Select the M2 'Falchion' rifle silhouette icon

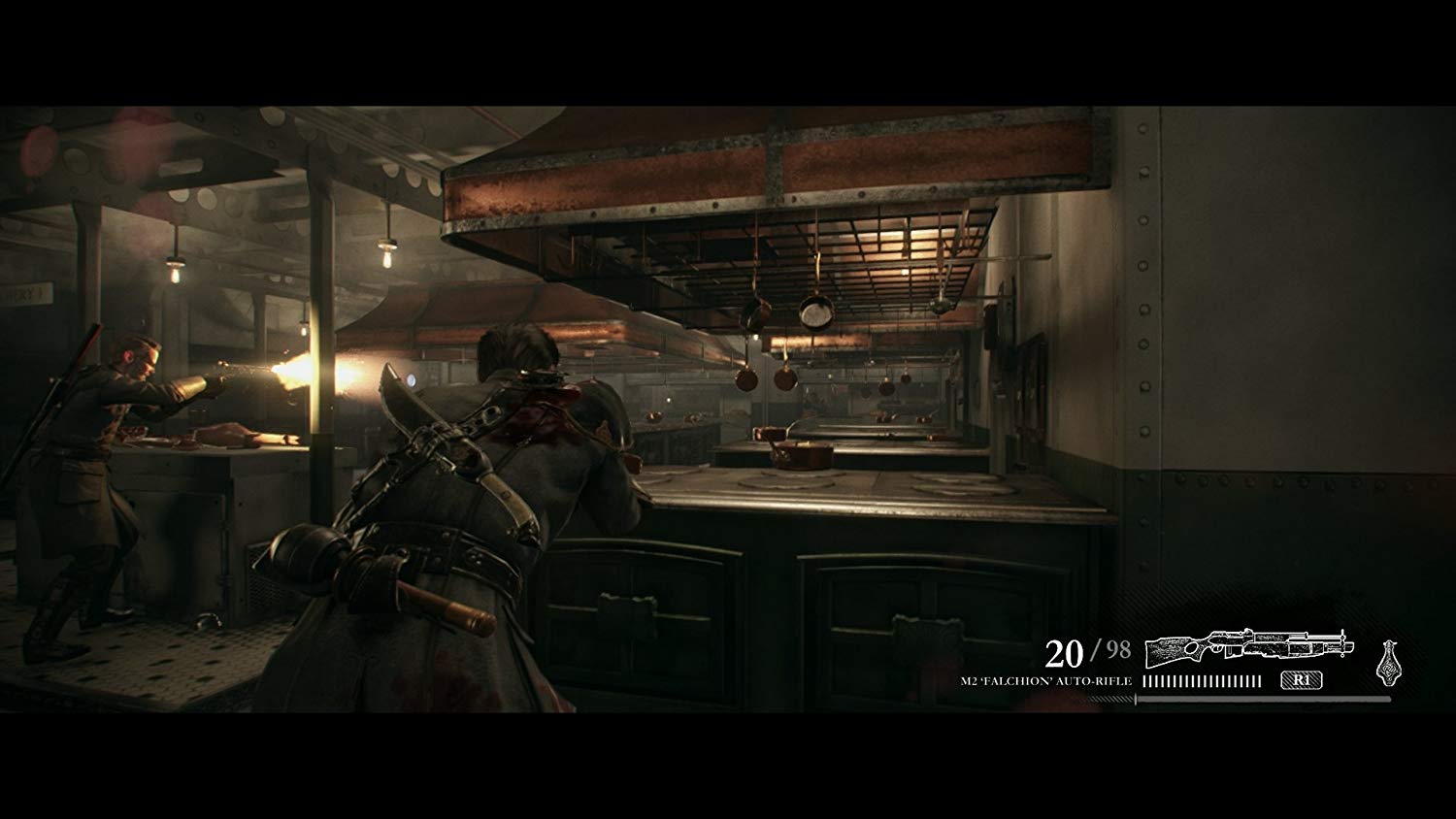point(1252,648)
